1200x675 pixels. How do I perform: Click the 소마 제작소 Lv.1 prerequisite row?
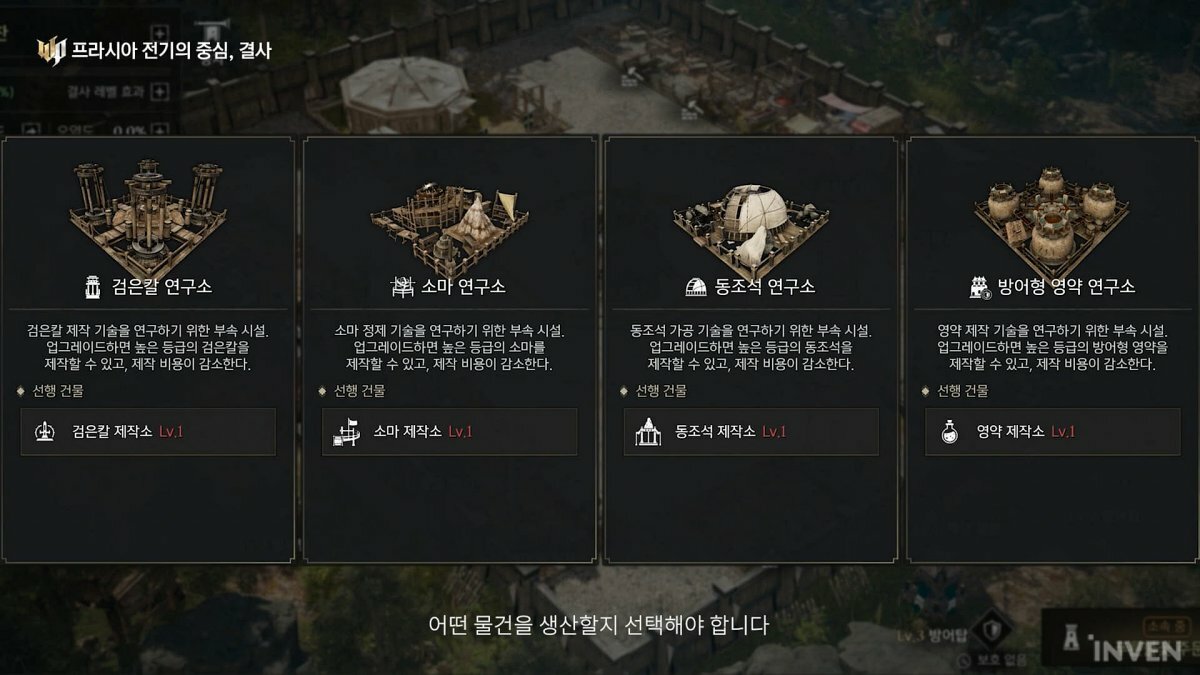[x=449, y=432]
